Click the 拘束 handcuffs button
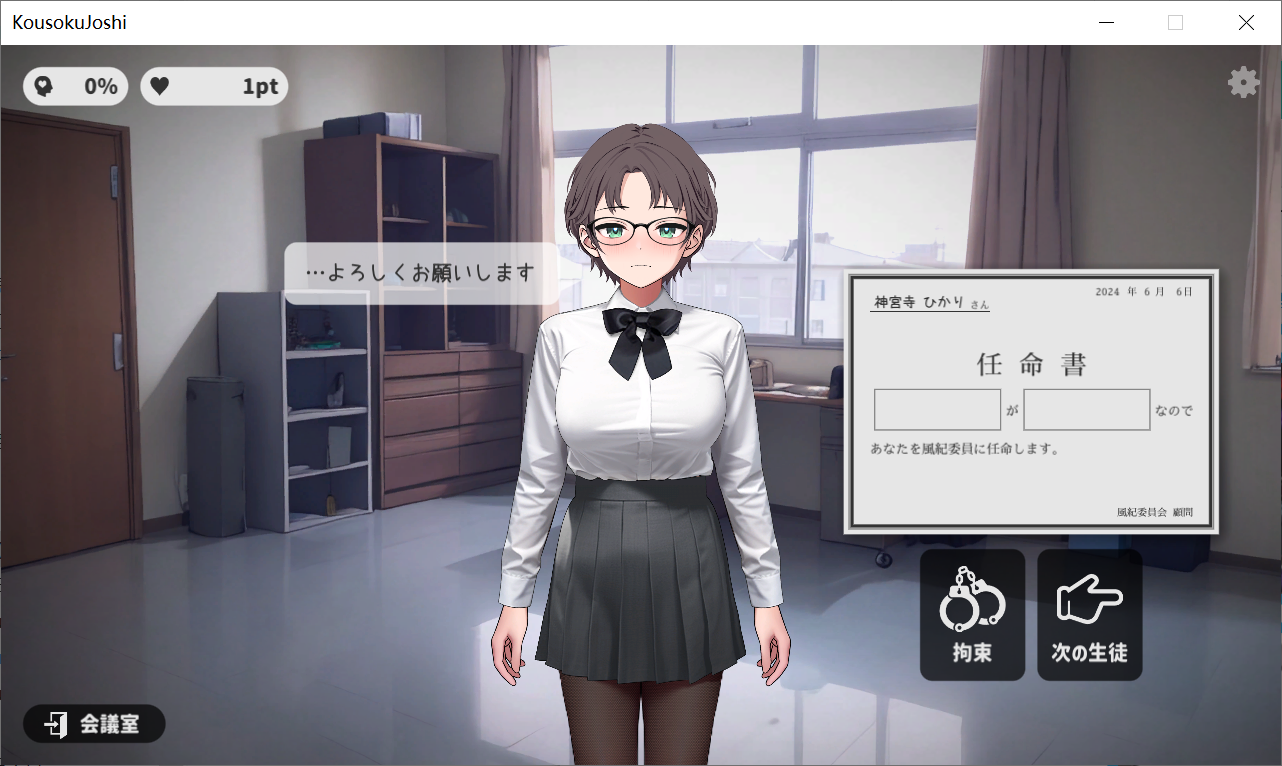The height and width of the screenshot is (766, 1282). click(972, 614)
